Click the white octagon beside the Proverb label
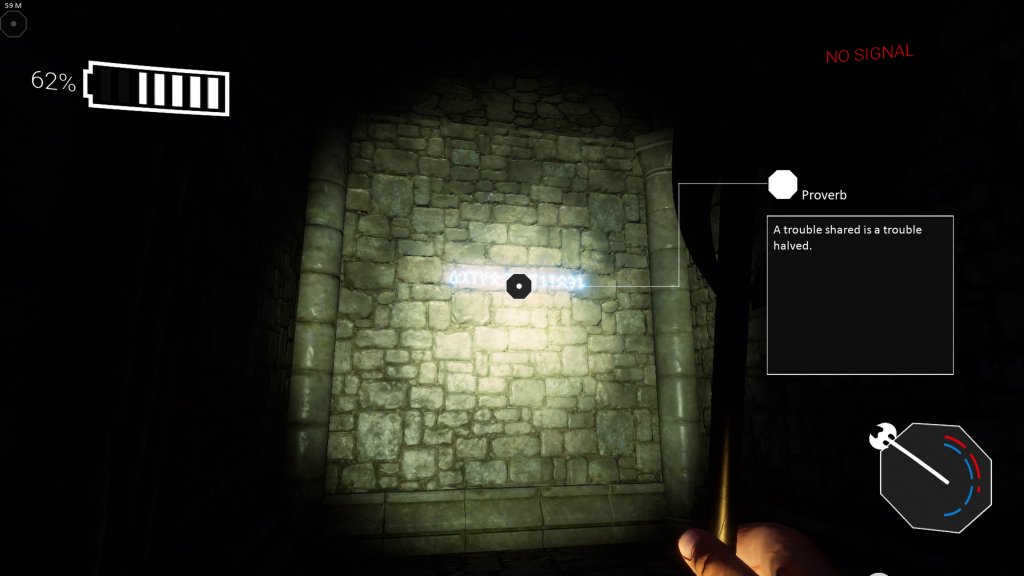The width and height of the screenshot is (1024, 576). pos(782,185)
